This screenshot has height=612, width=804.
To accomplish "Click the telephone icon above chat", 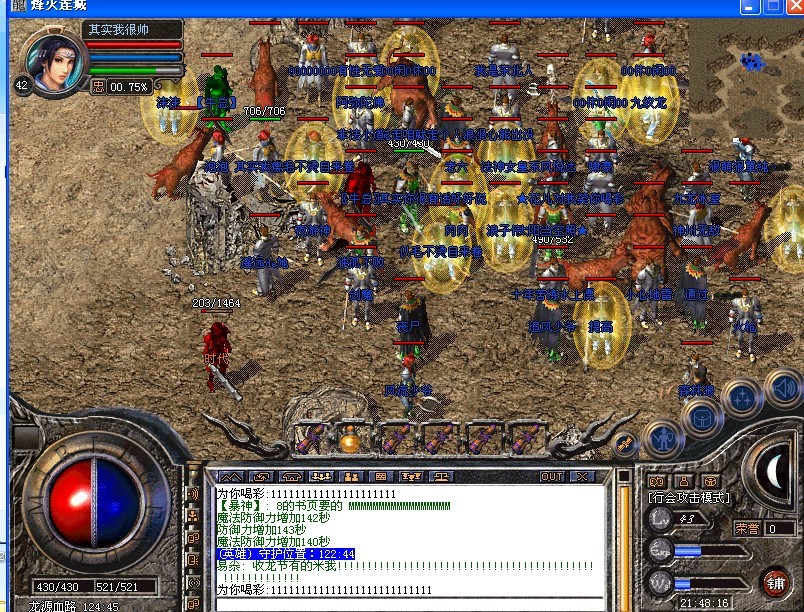I will (x=291, y=476).
